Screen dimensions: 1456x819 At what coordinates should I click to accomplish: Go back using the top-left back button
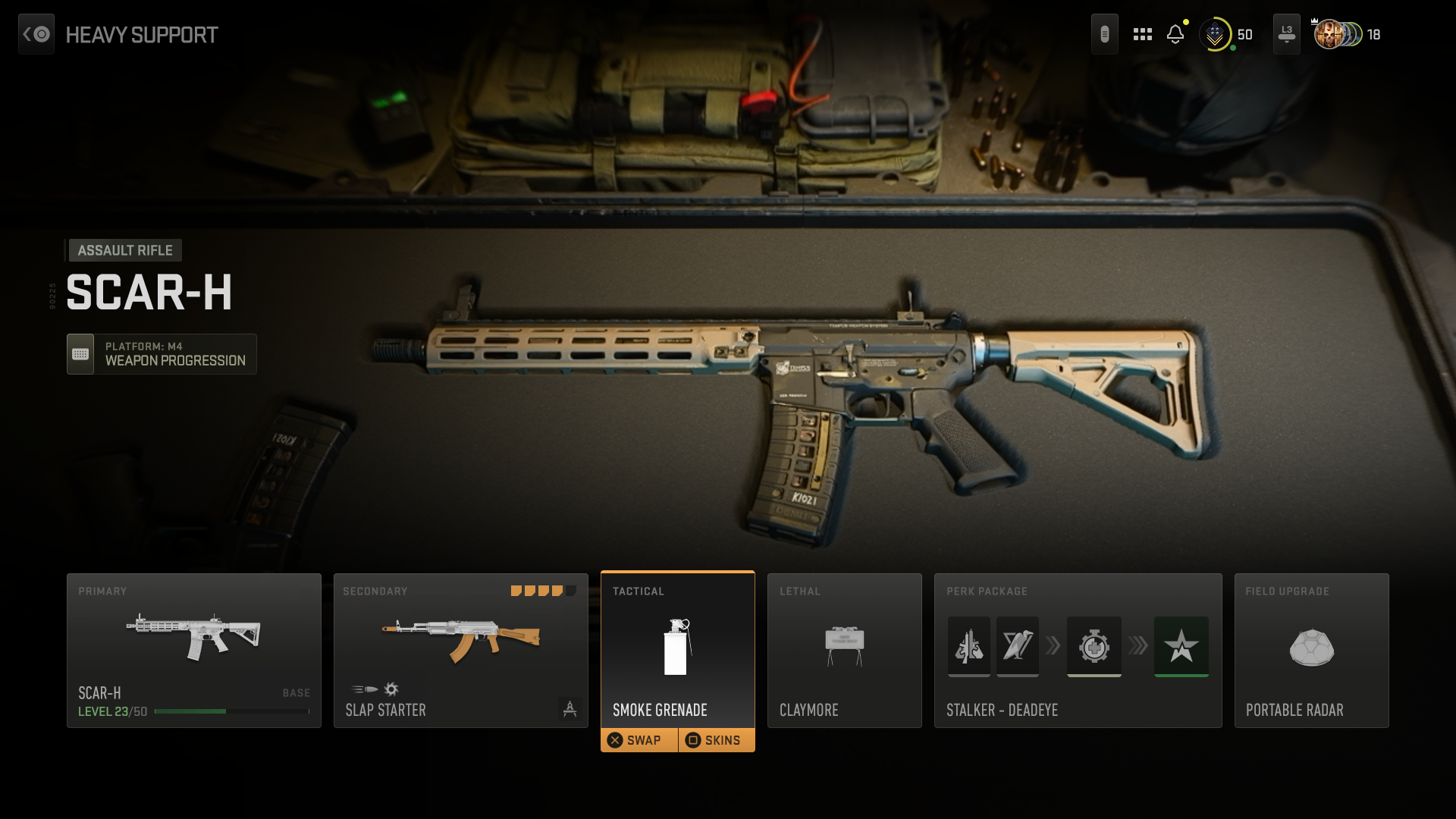coord(36,34)
